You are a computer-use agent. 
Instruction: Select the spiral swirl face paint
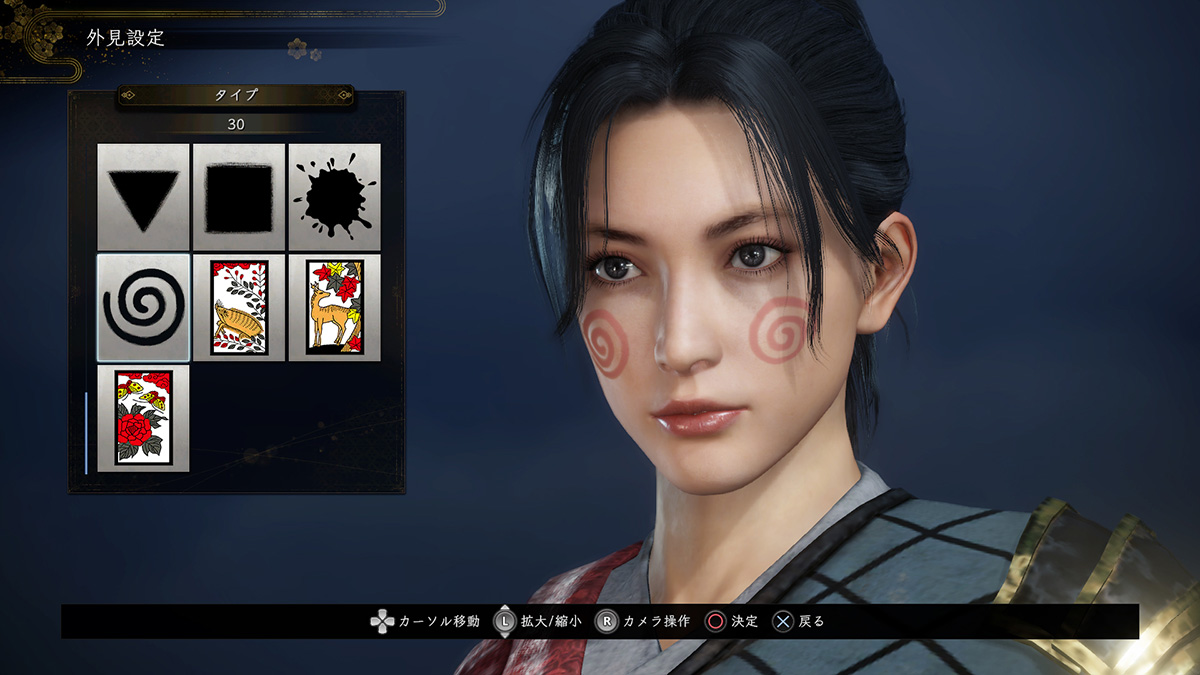click(143, 307)
